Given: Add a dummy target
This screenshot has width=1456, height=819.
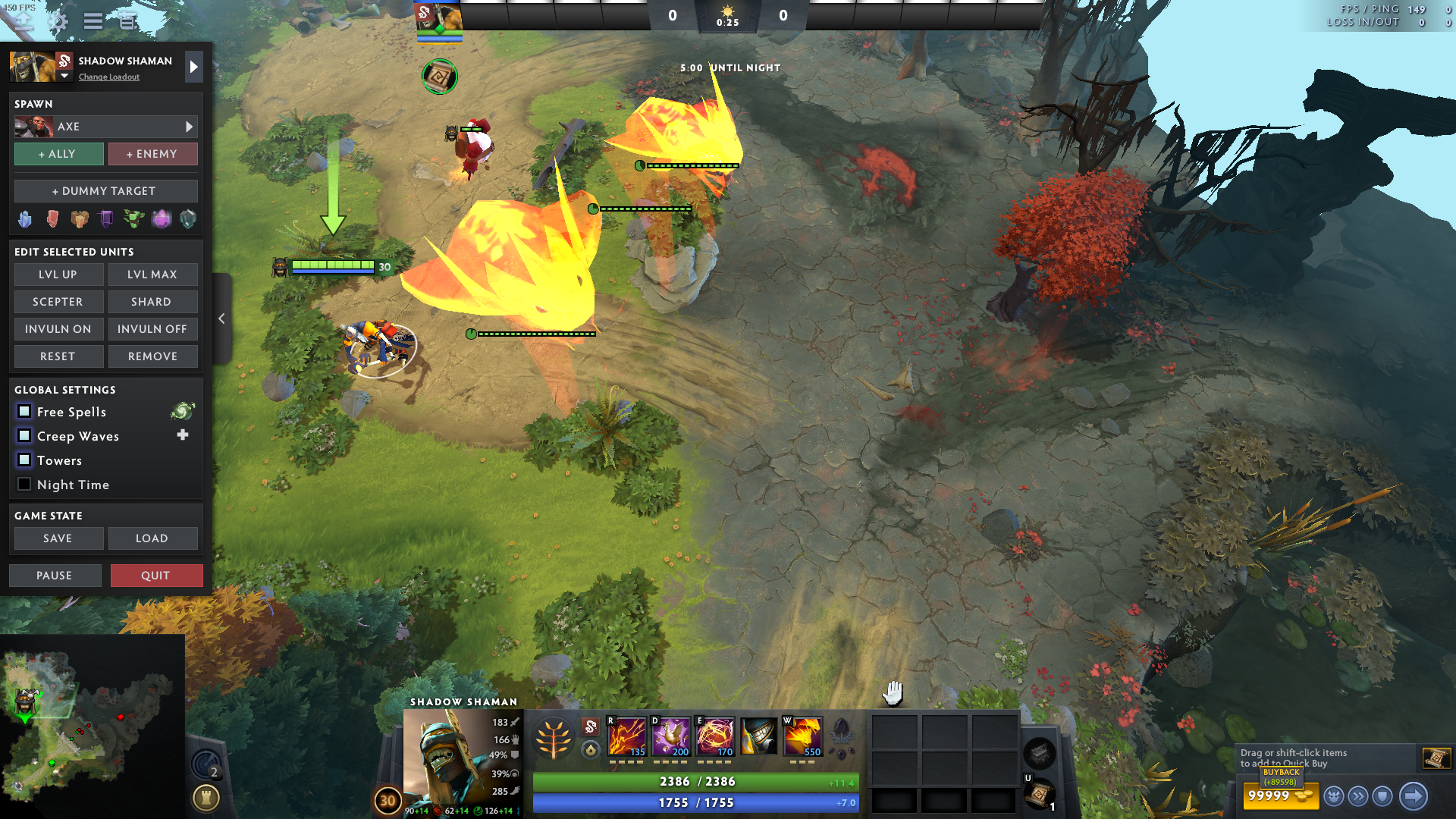Looking at the screenshot, I should click(105, 191).
